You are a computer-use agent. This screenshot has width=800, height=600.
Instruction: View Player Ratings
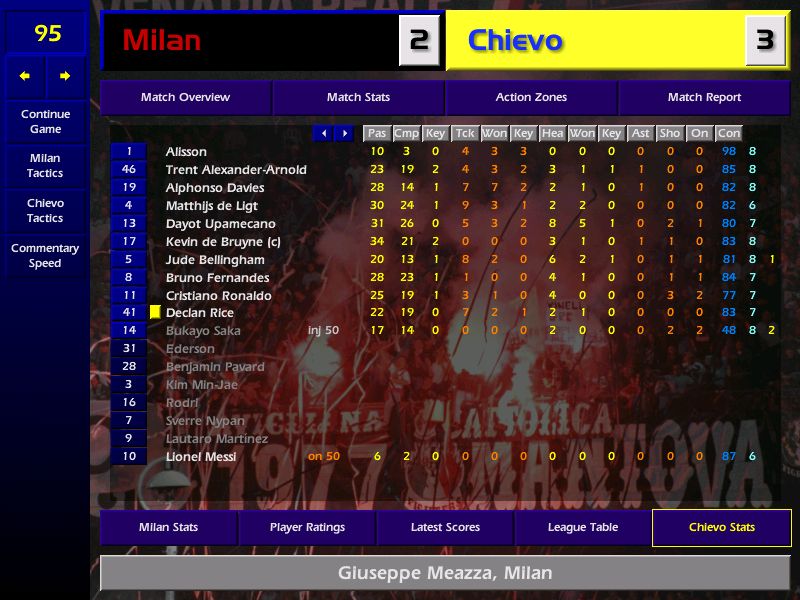click(x=307, y=527)
